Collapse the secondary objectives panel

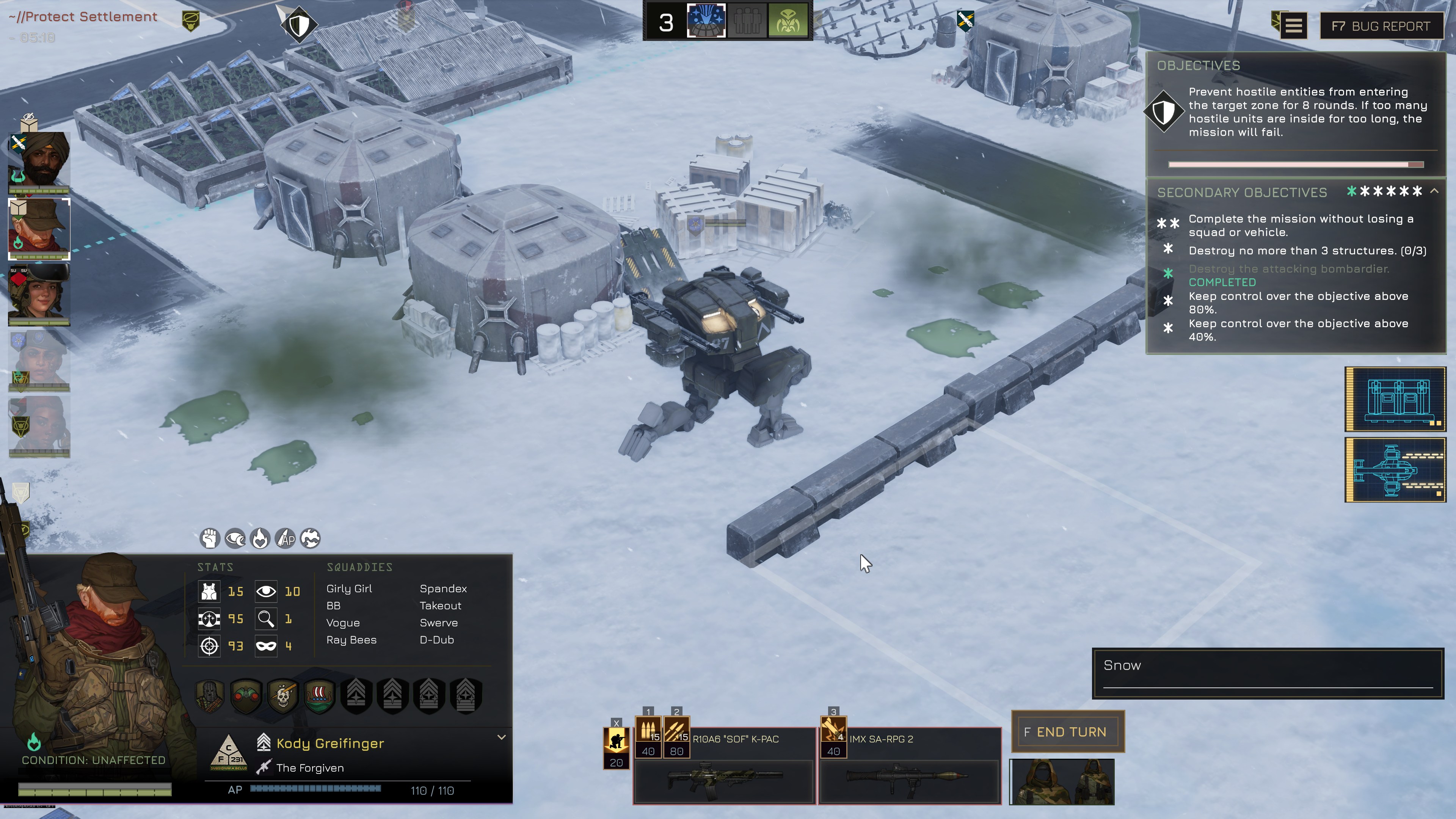point(1434,191)
